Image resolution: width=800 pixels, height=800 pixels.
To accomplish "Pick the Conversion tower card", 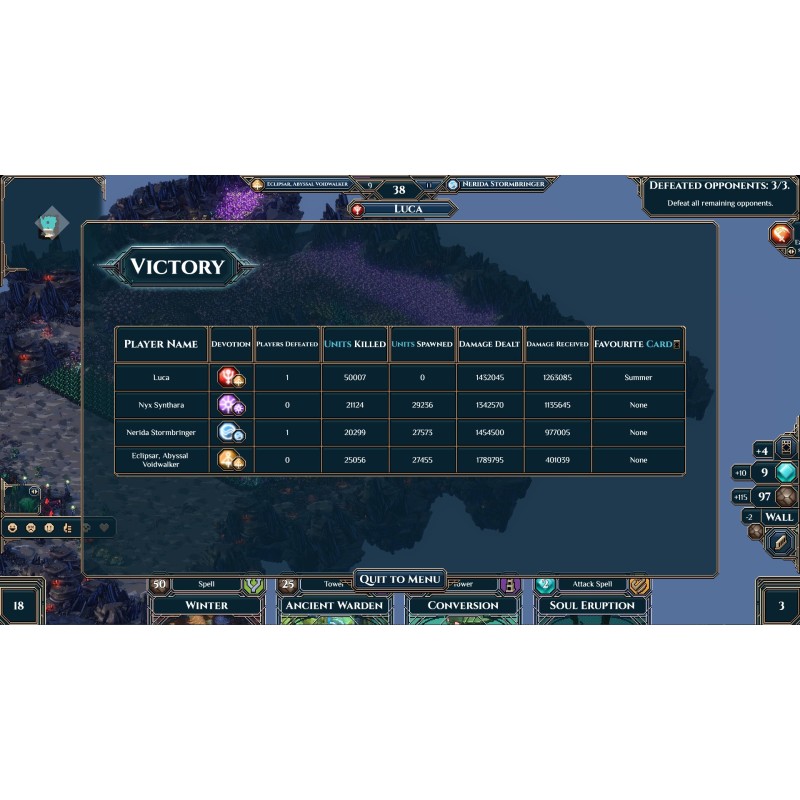I will pyautogui.click(x=463, y=605).
